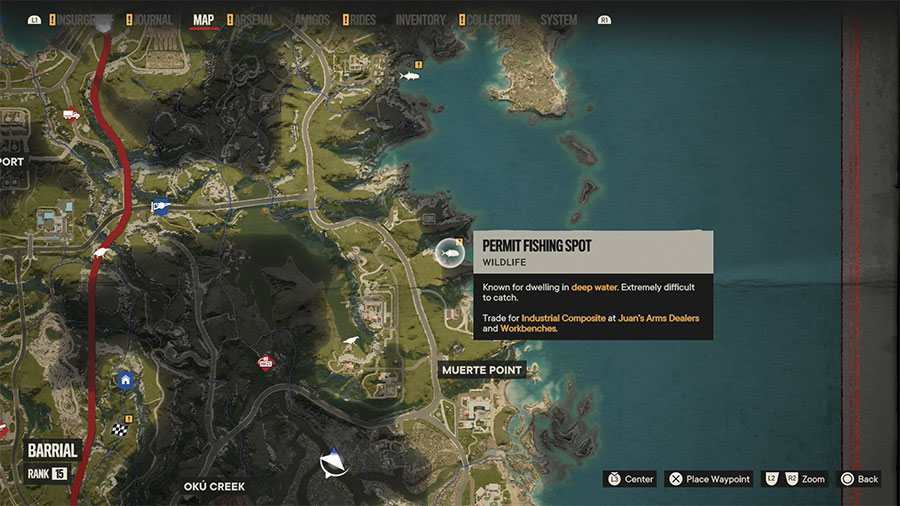Switch to the Journal tab
The height and width of the screenshot is (506, 900).
point(149,20)
